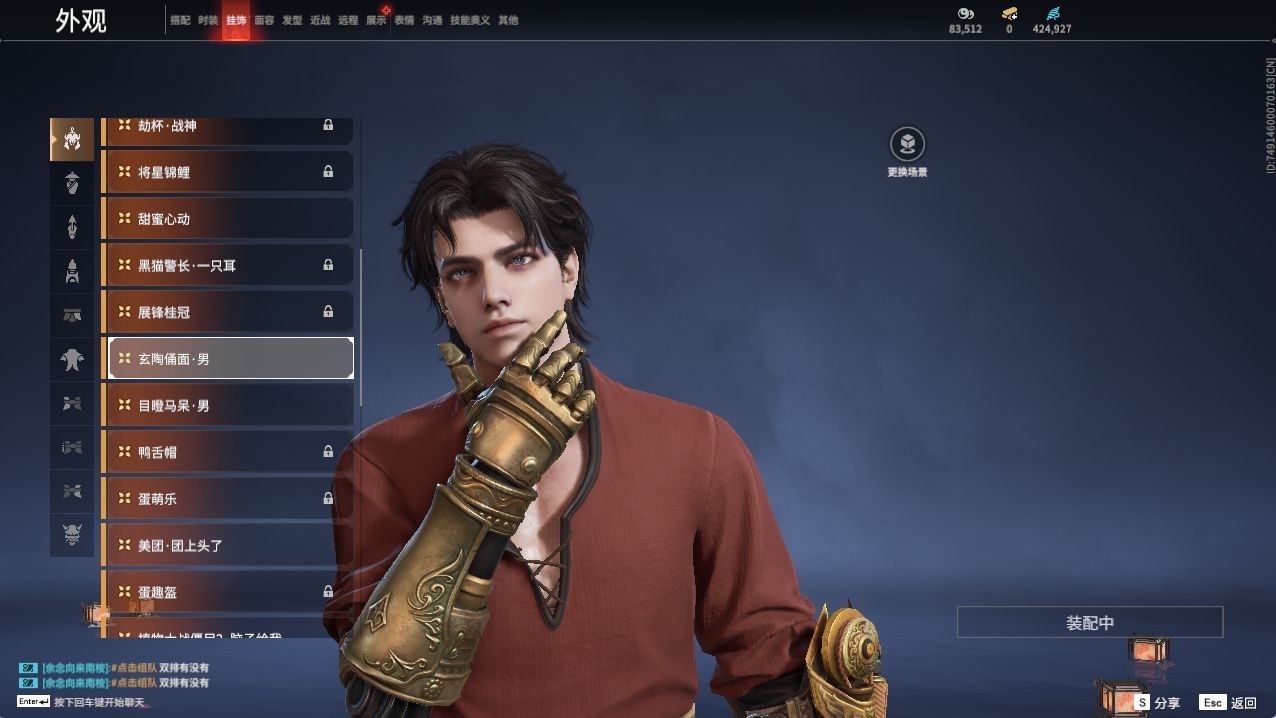
Task: Go to the 技能奥义 tab
Action: pos(470,20)
